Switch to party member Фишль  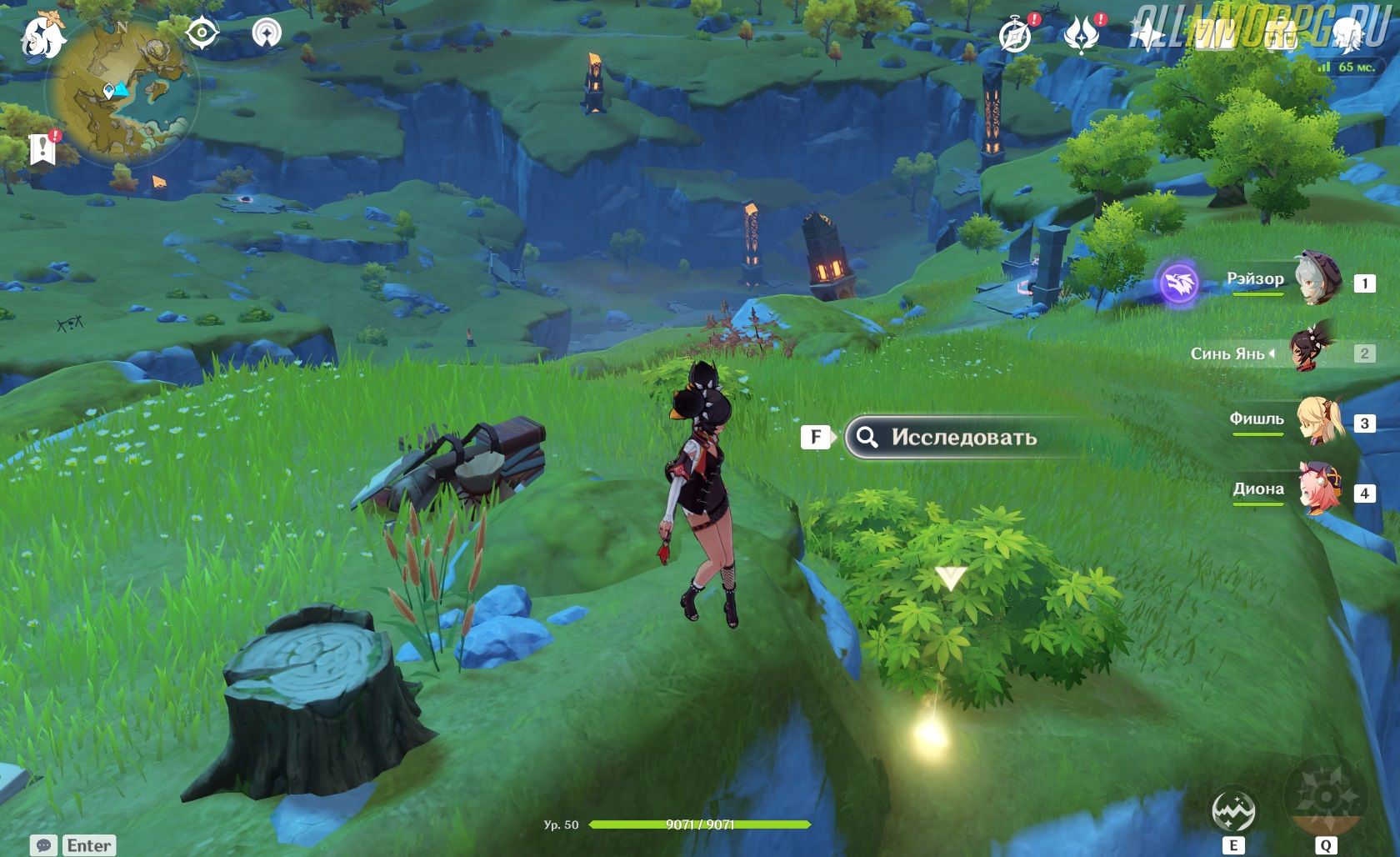tap(1318, 421)
